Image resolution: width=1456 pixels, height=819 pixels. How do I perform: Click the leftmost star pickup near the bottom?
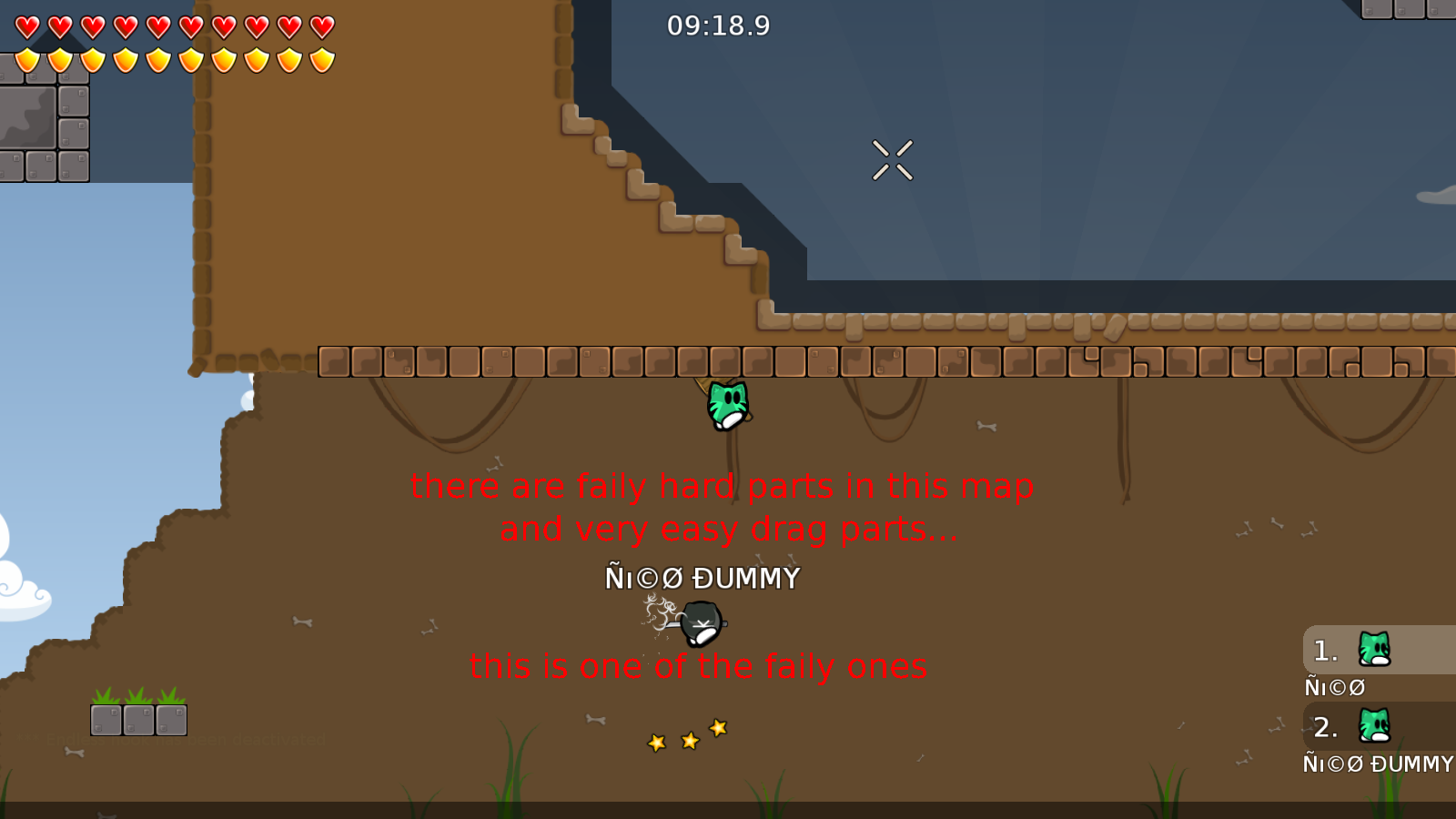click(x=656, y=743)
